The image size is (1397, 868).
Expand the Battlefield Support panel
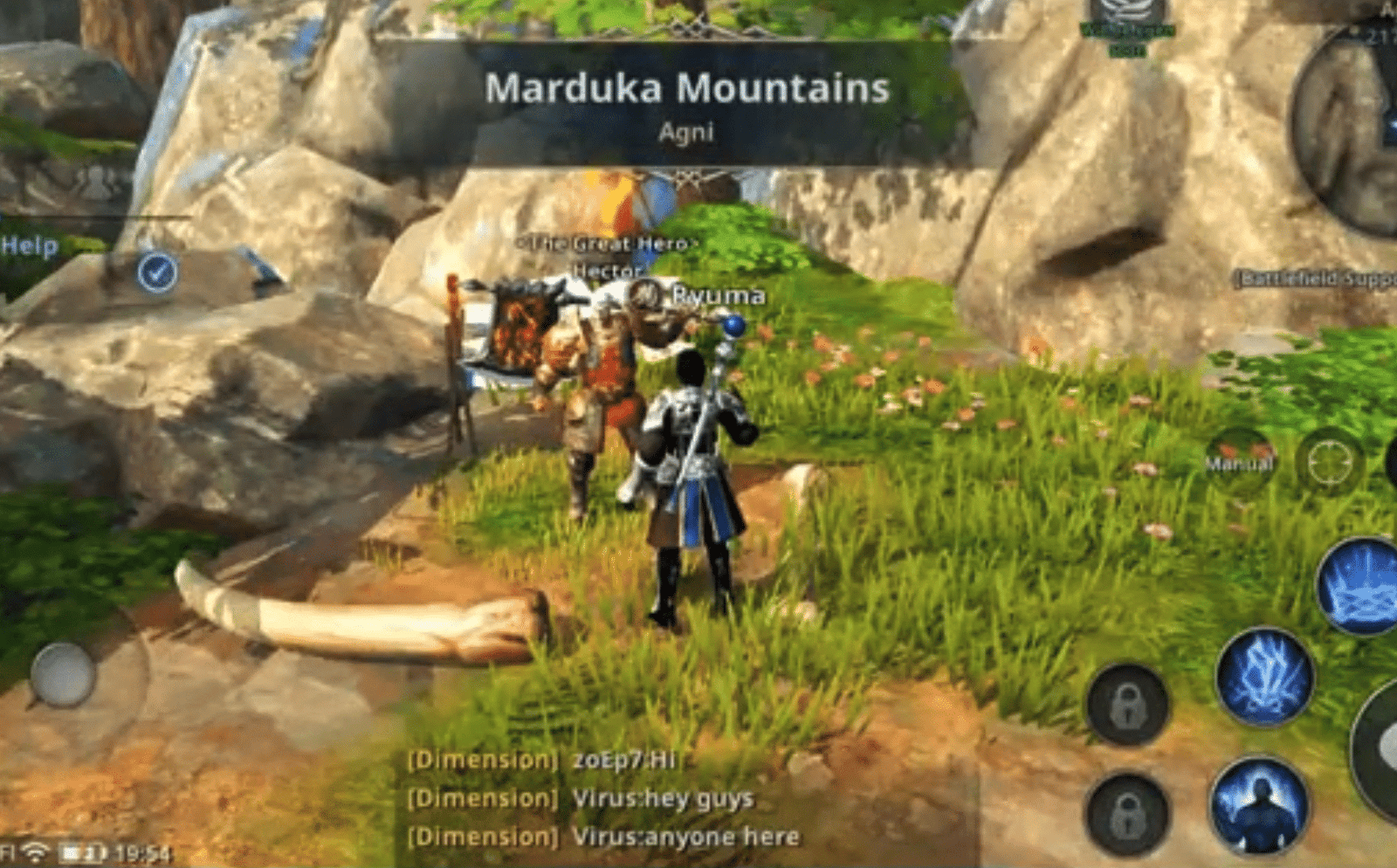(1308, 277)
